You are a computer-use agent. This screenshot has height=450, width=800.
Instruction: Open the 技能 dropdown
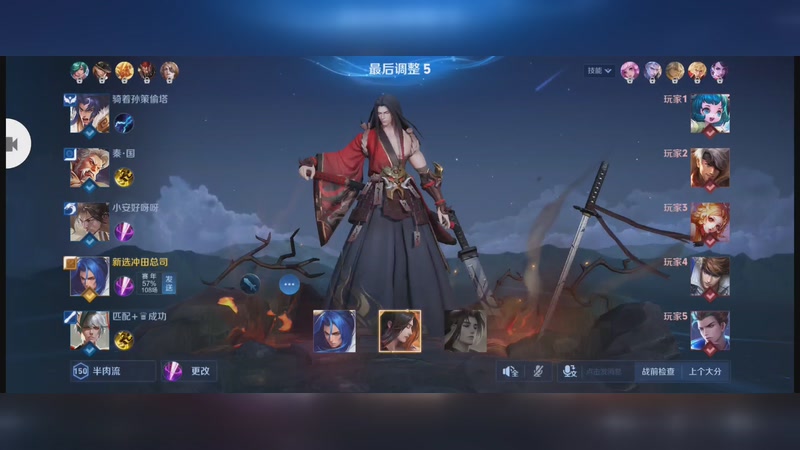(x=600, y=71)
